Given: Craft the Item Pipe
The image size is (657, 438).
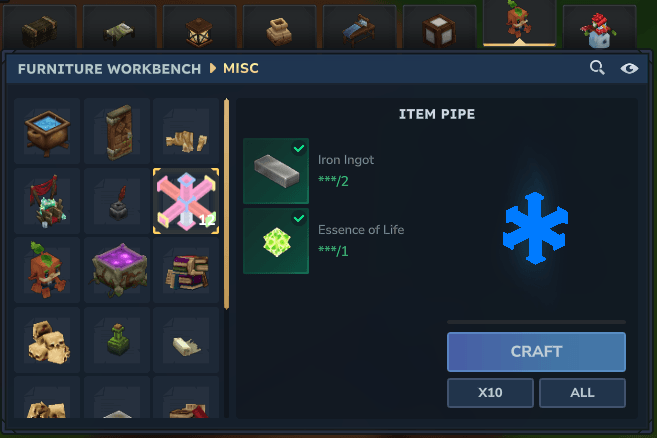Looking at the screenshot, I should click(x=536, y=351).
